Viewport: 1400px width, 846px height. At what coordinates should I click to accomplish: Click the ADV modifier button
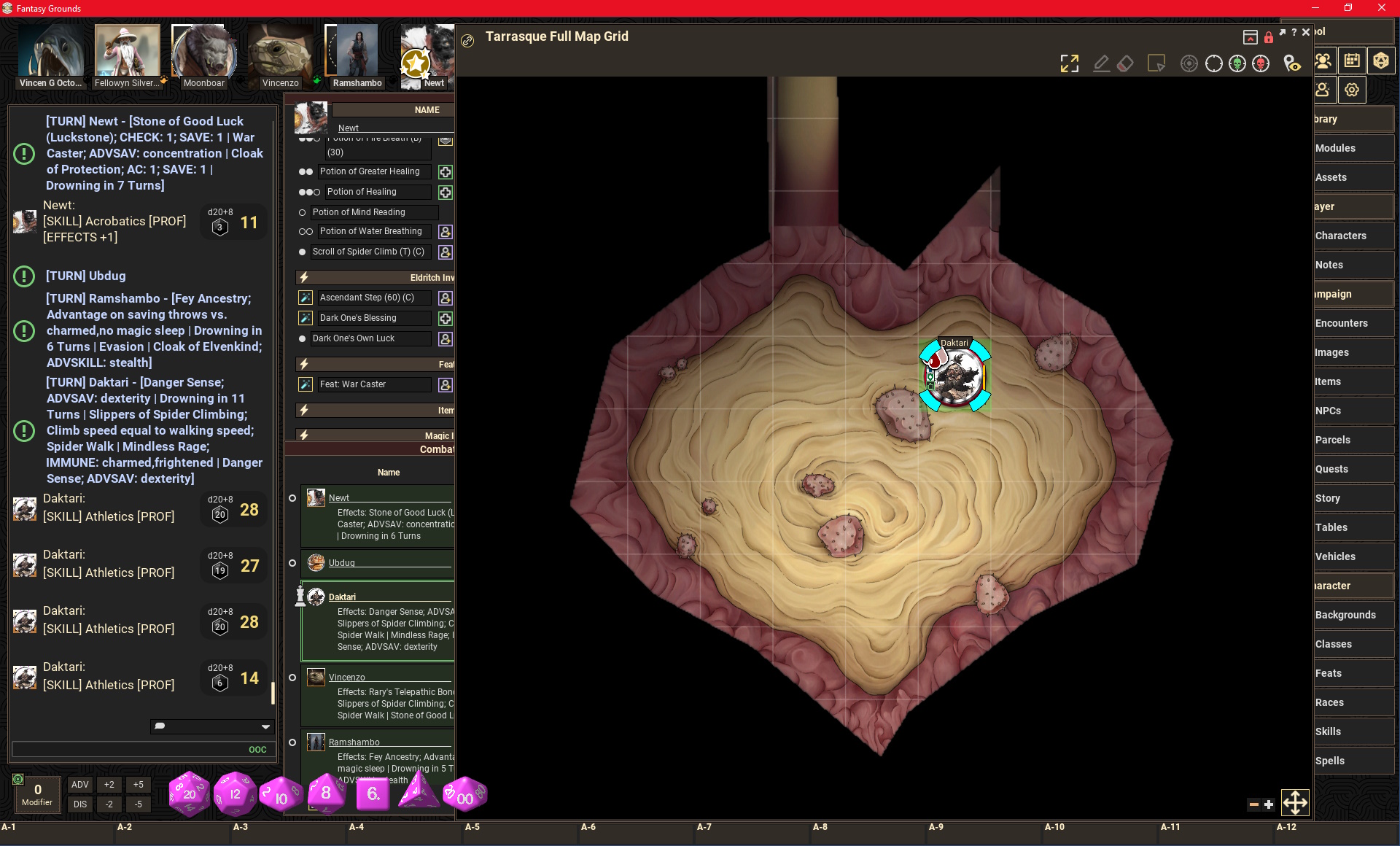click(80, 785)
